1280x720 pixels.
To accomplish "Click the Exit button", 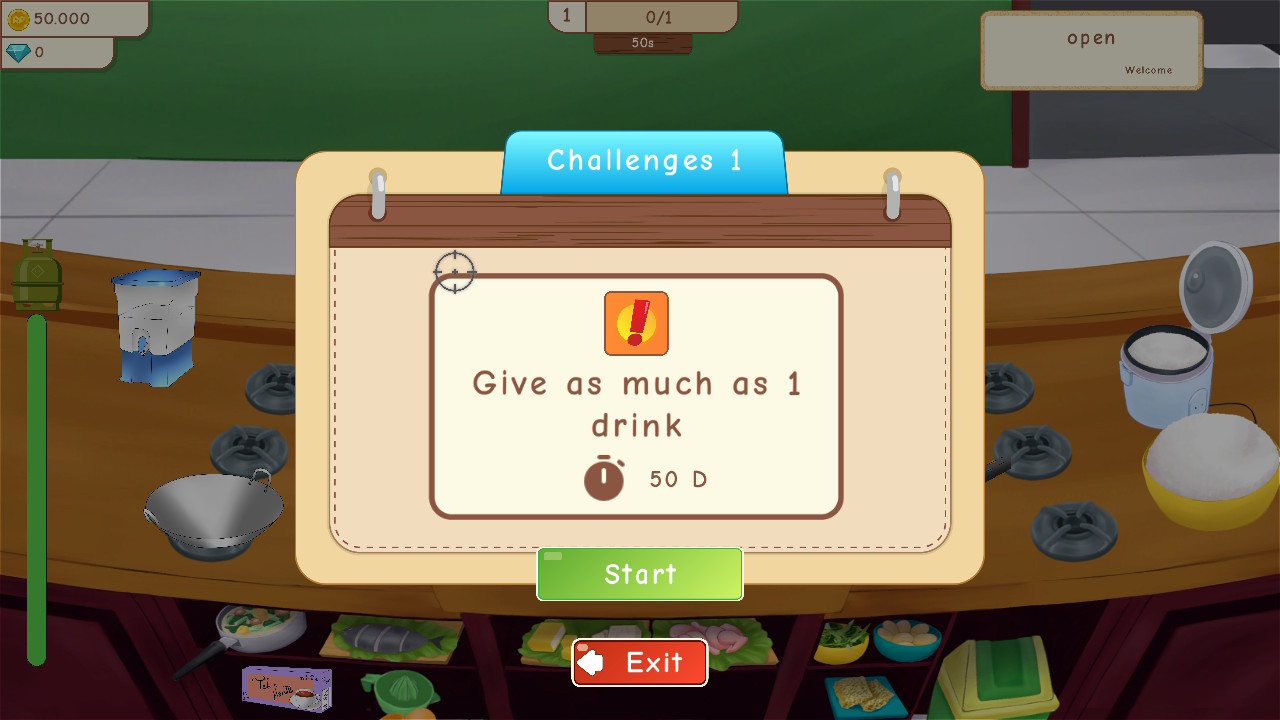I will (639, 662).
